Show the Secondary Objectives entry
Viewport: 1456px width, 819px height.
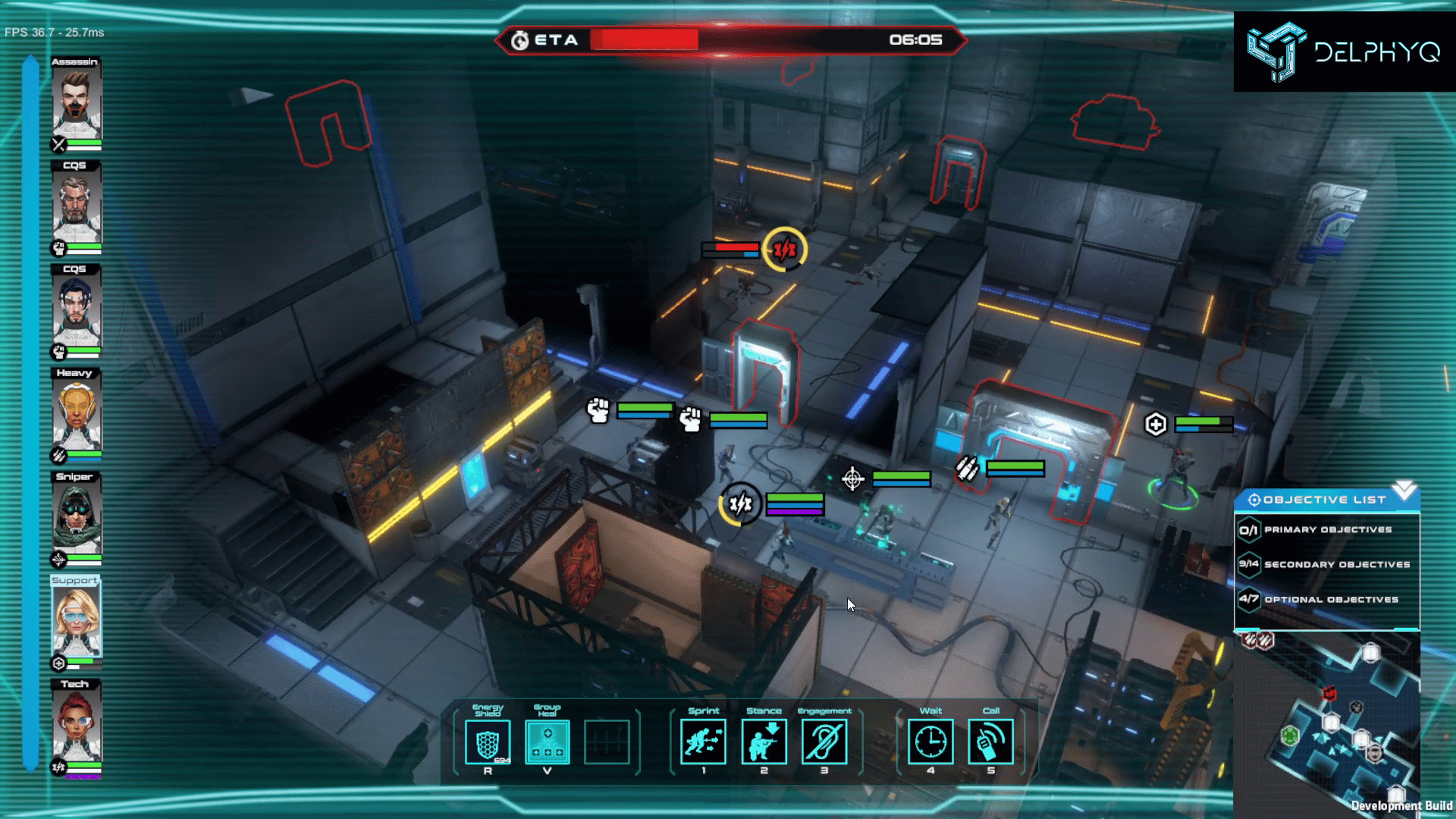click(1327, 564)
